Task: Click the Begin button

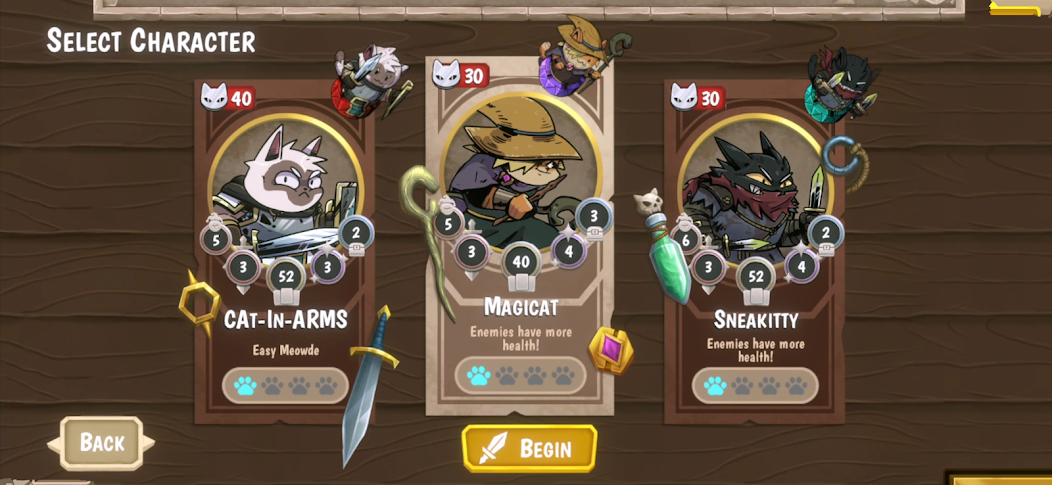Action: pos(529,448)
